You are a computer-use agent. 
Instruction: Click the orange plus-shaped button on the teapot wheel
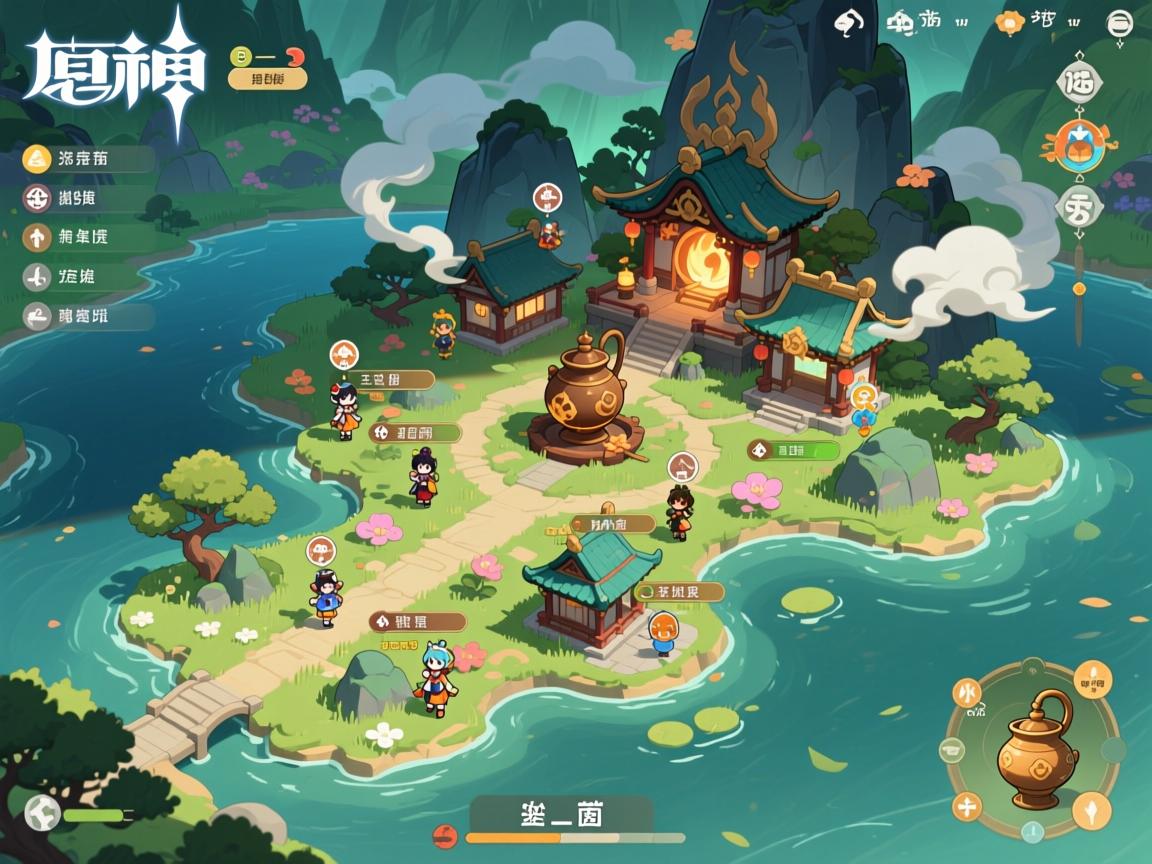click(x=967, y=805)
